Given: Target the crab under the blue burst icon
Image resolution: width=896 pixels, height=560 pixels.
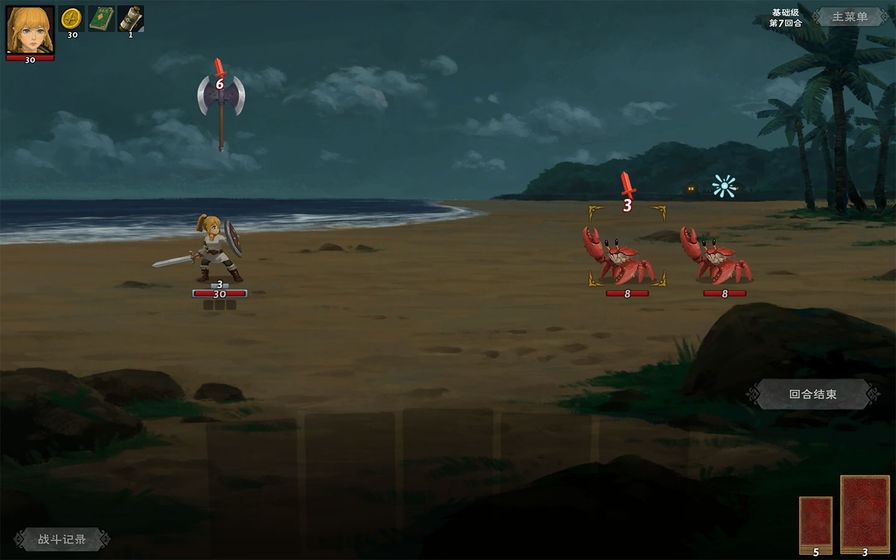Looking at the screenshot, I should click(717, 256).
